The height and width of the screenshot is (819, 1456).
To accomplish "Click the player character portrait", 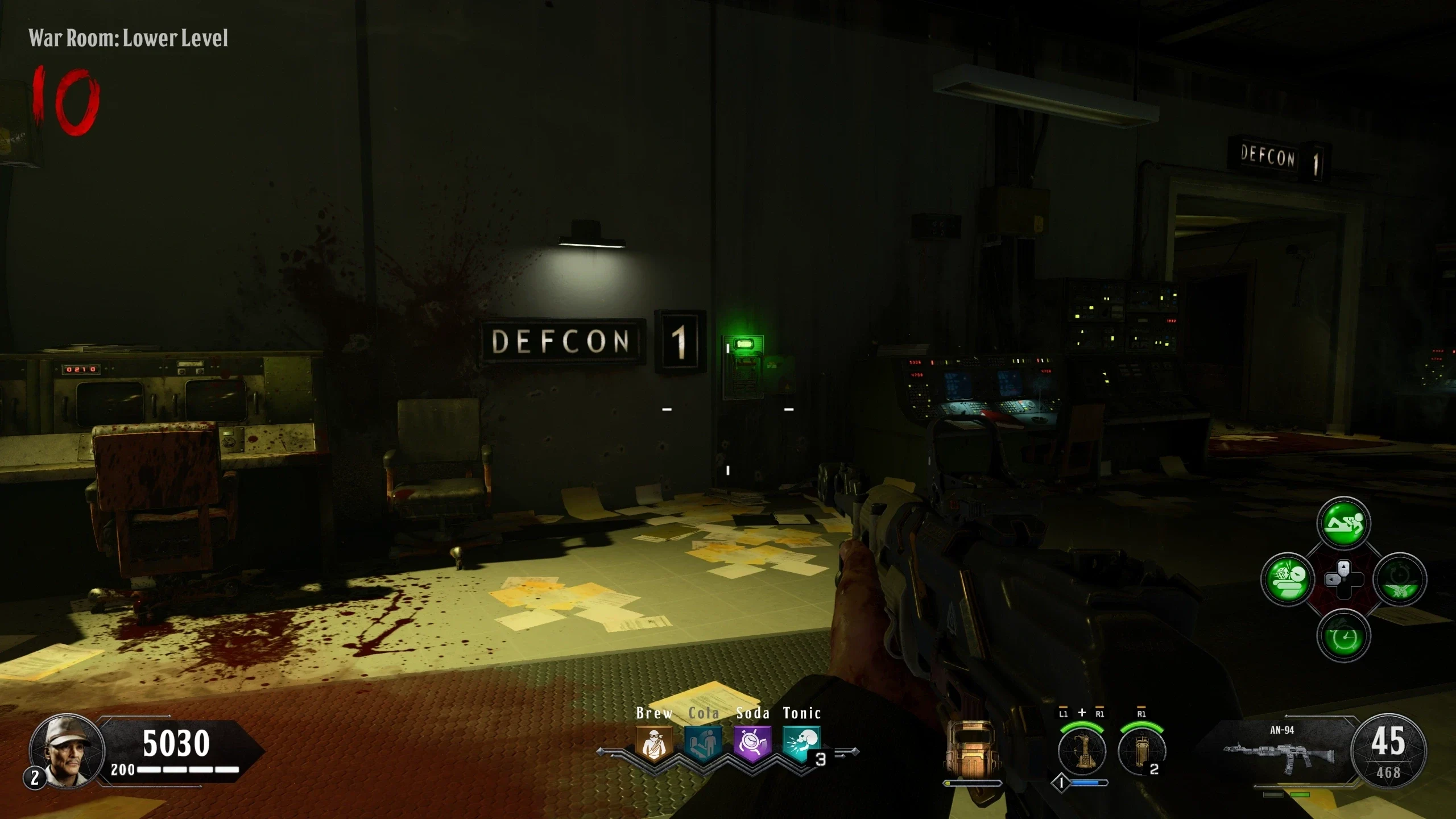I will (67, 751).
